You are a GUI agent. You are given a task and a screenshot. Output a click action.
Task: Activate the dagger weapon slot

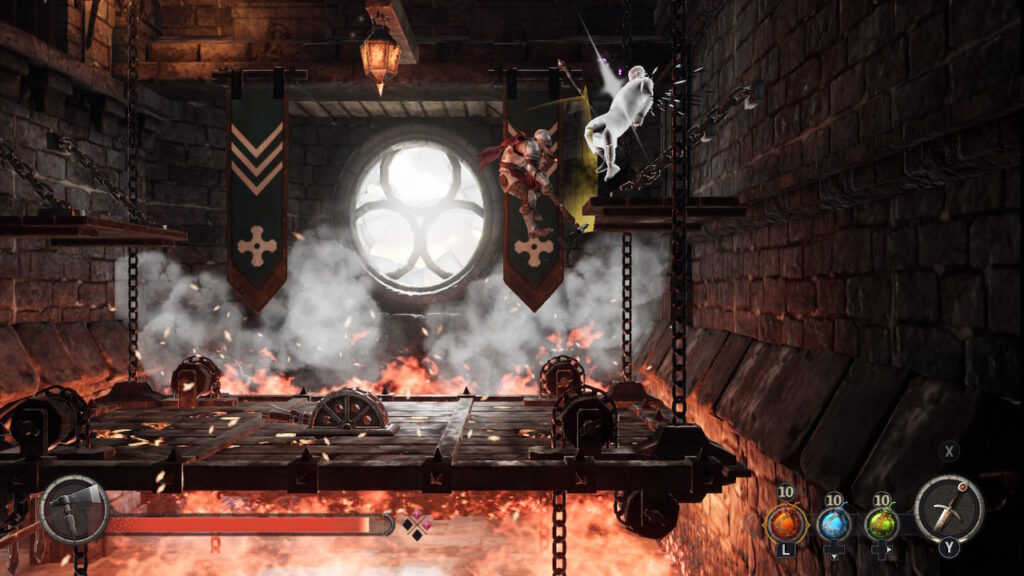tap(948, 509)
